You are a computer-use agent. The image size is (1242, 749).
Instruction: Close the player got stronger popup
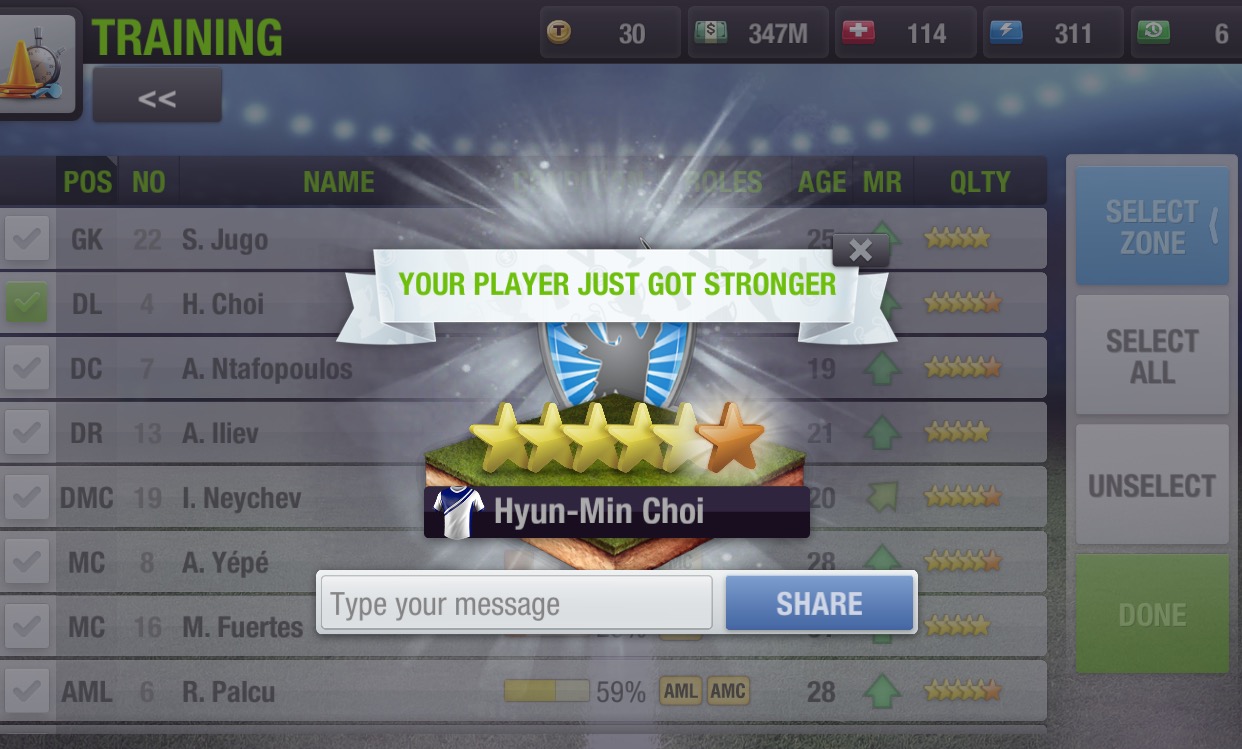point(860,250)
